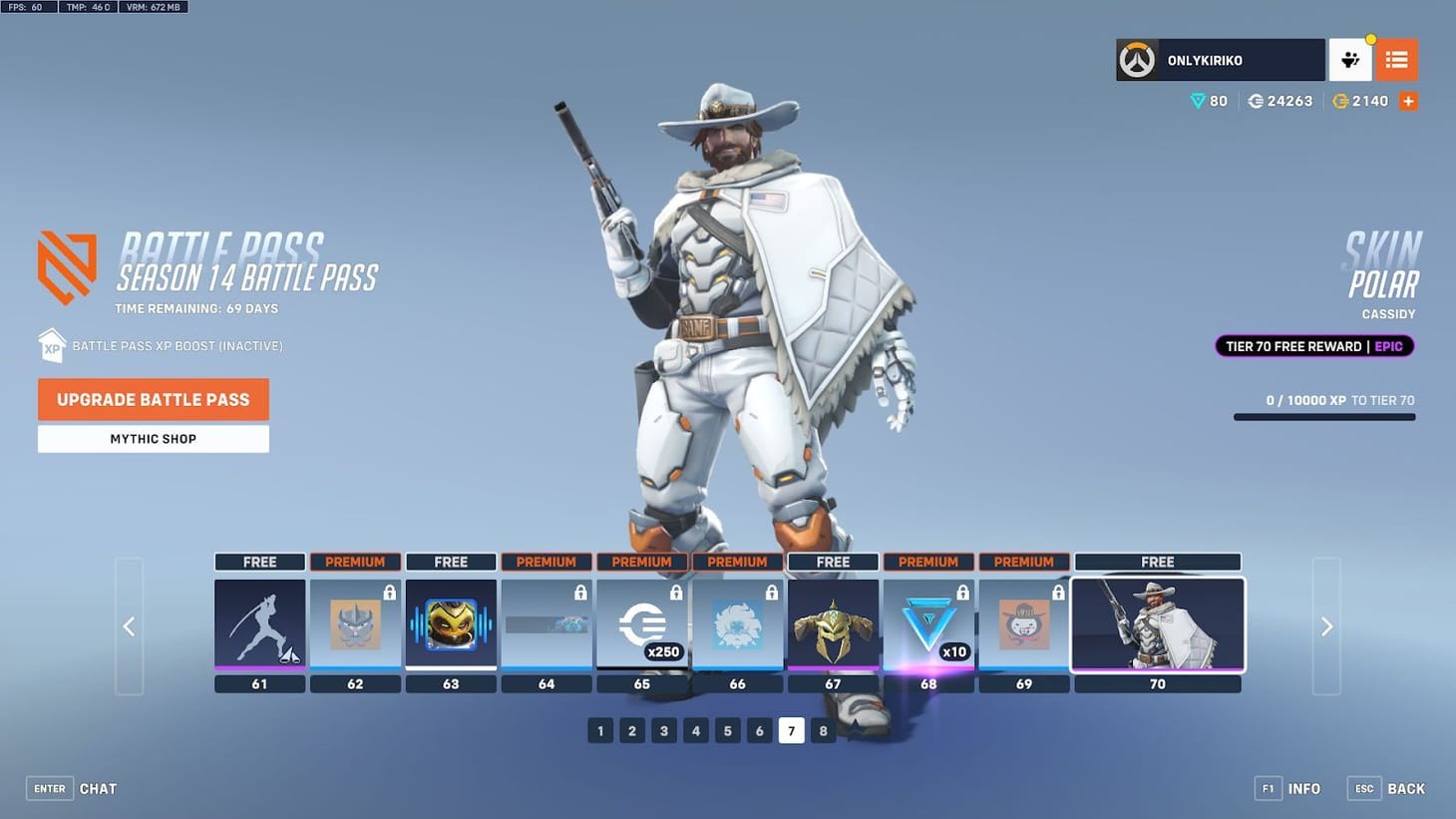Viewport: 1456px width, 819px height.
Task: Select the tier 67 golden armor reward
Action: tap(834, 625)
